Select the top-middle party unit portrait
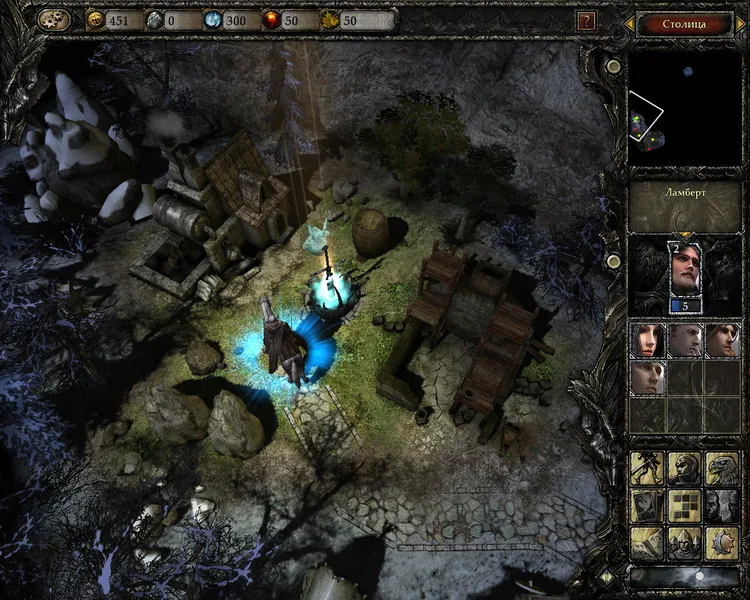Screen dimensions: 750x600 click(x=685, y=340)
